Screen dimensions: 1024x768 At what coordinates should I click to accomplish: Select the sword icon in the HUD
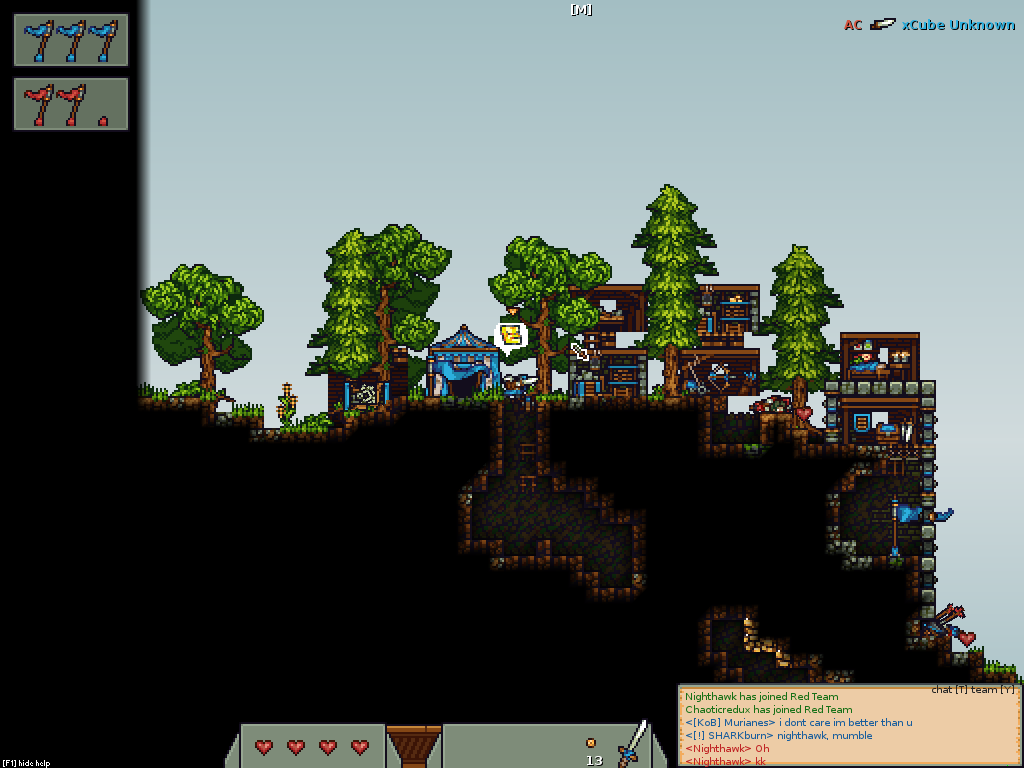633,744
